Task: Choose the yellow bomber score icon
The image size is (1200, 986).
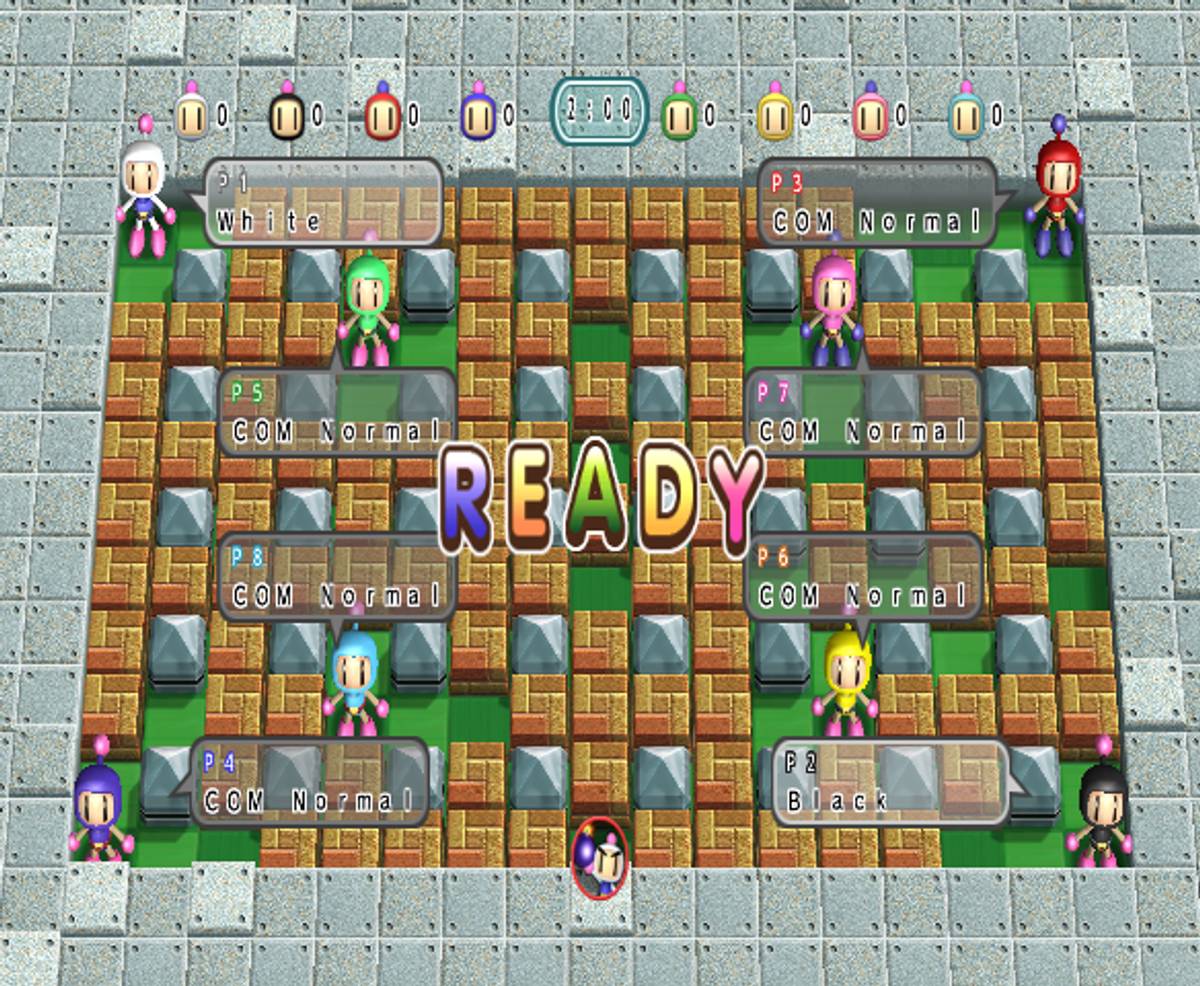Action: point(774,115)
